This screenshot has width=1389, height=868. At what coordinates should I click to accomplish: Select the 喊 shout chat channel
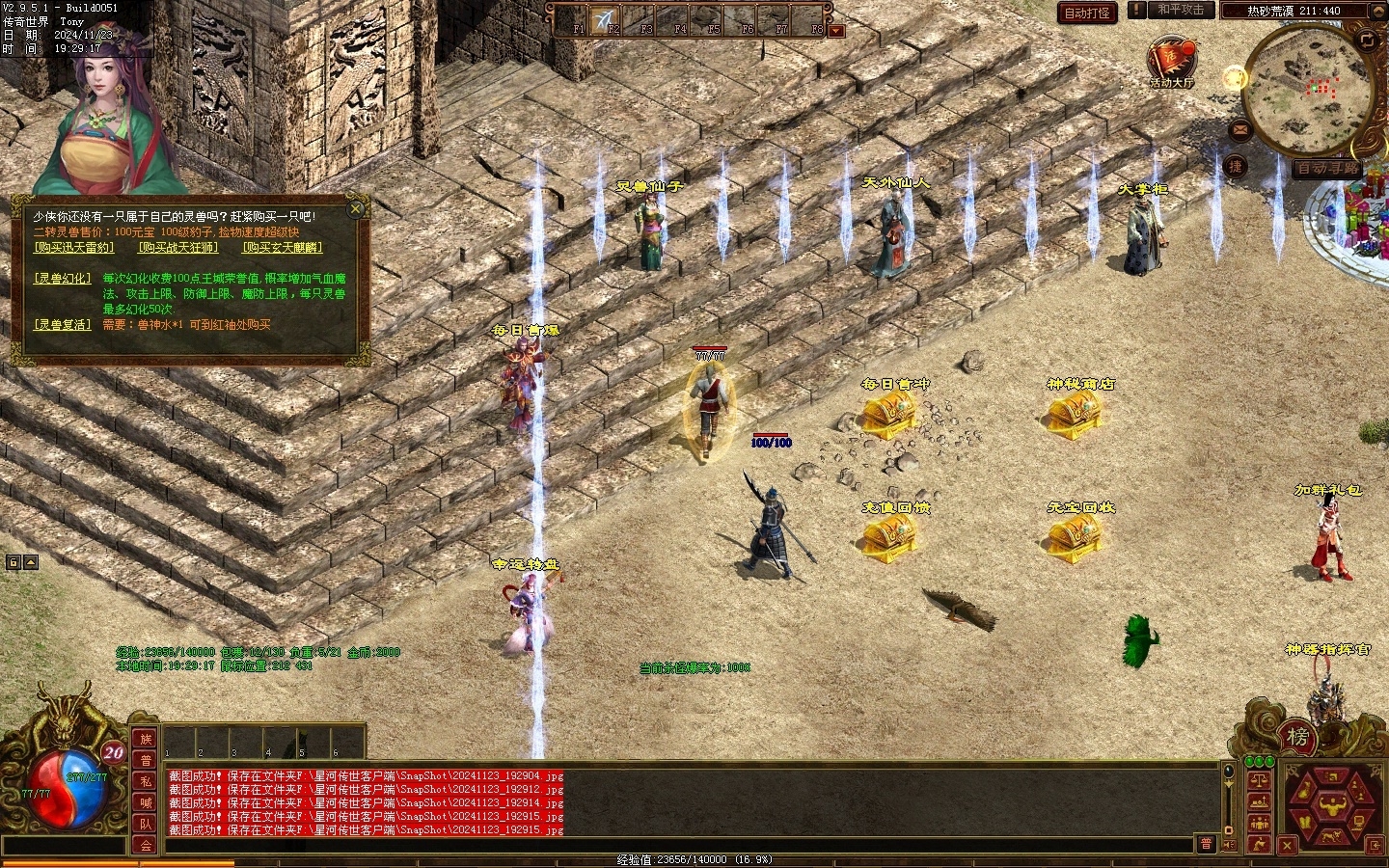146,801
